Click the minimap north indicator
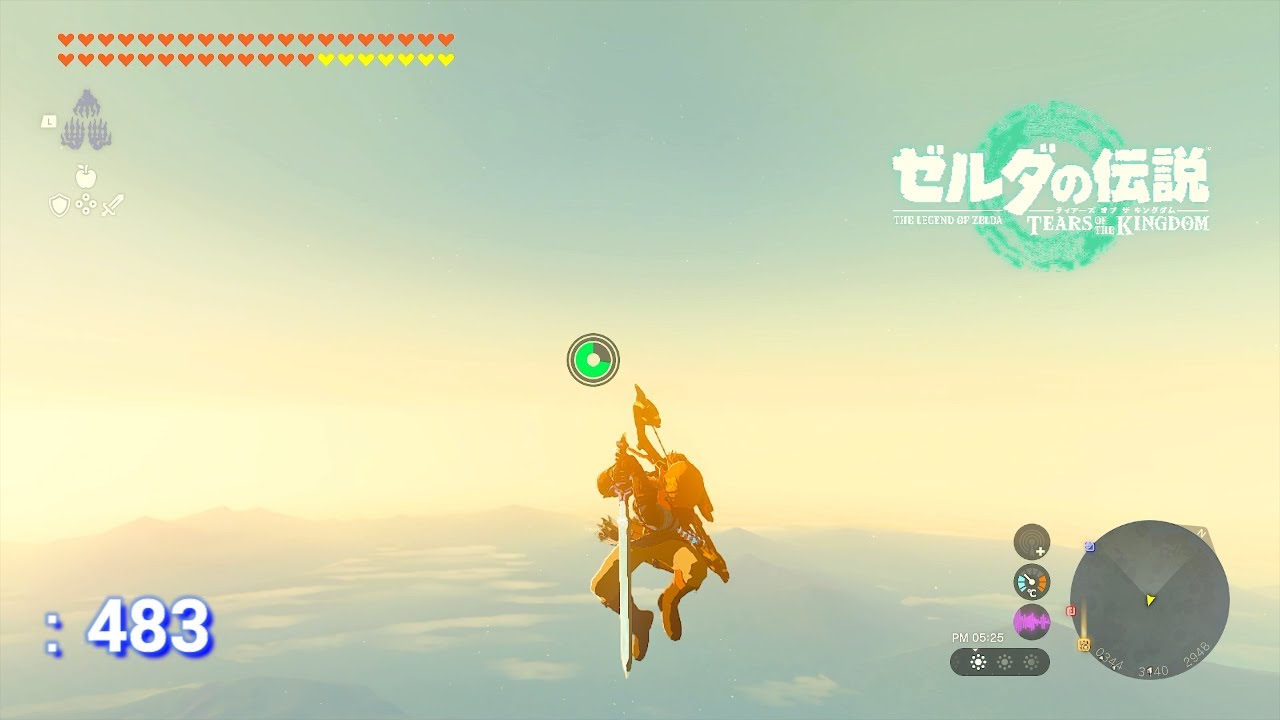This screenshot has height=720, width=1280. [x=1202, y=534]
